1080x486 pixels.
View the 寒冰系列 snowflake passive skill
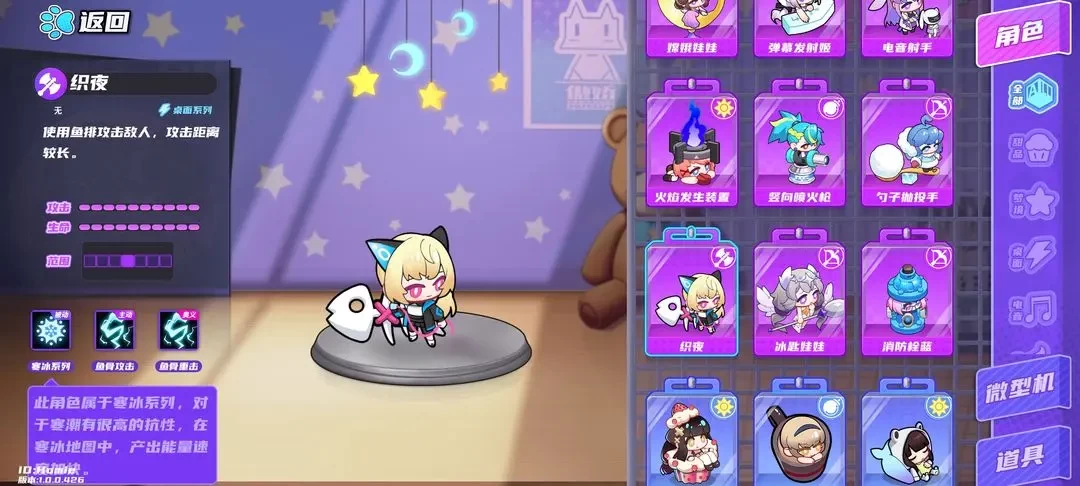click(50, 331)
